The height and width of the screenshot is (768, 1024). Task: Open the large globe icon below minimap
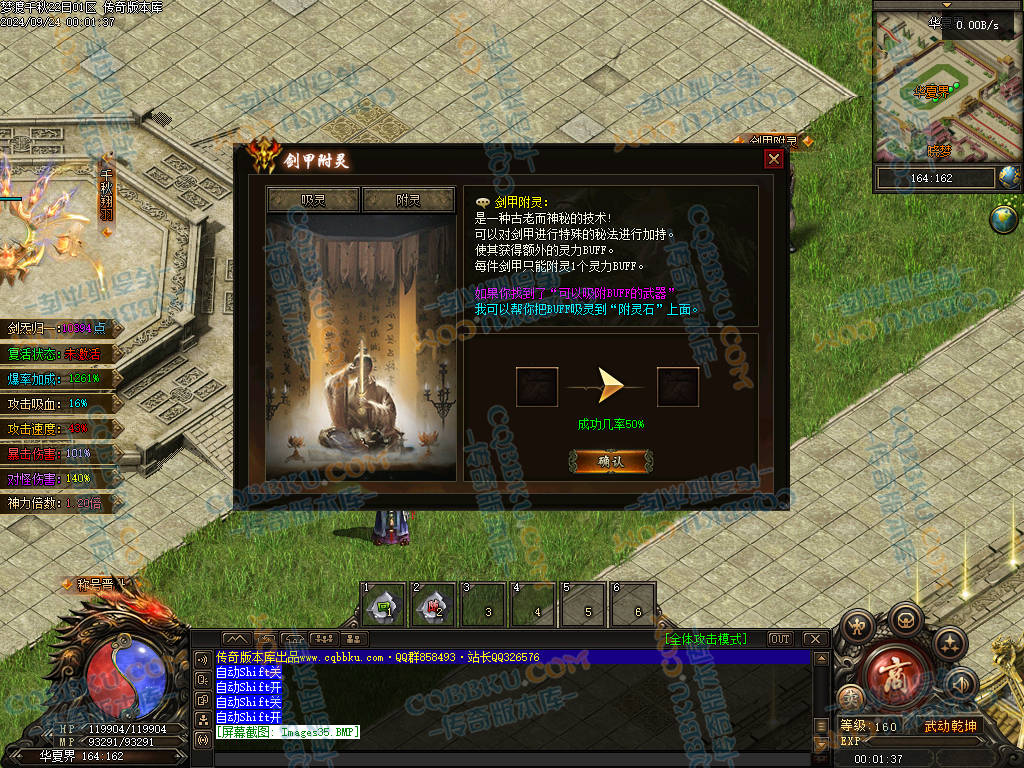pos(1003,219)
